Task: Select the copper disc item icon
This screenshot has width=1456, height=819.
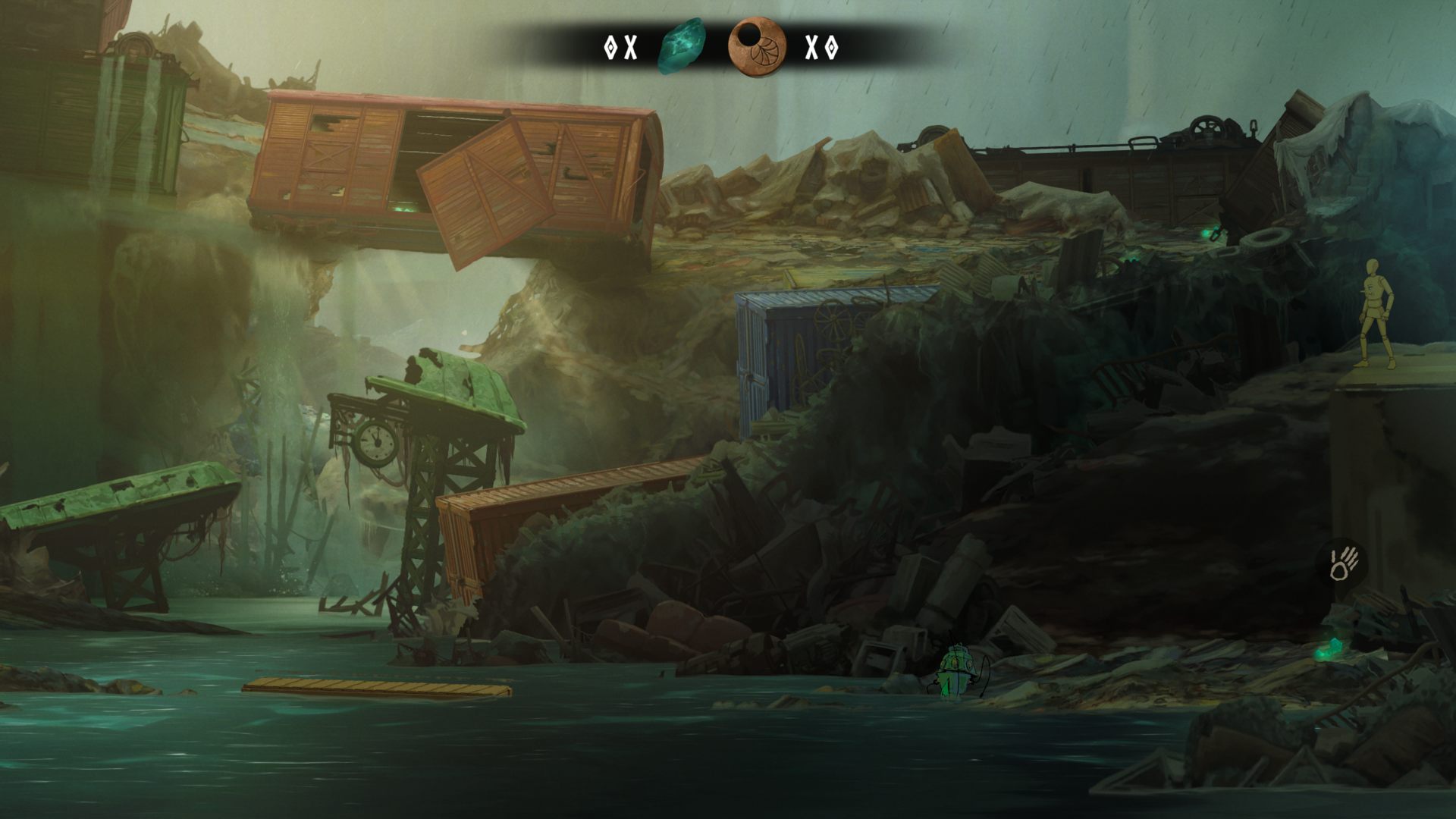Action: (x=756, y=46)
